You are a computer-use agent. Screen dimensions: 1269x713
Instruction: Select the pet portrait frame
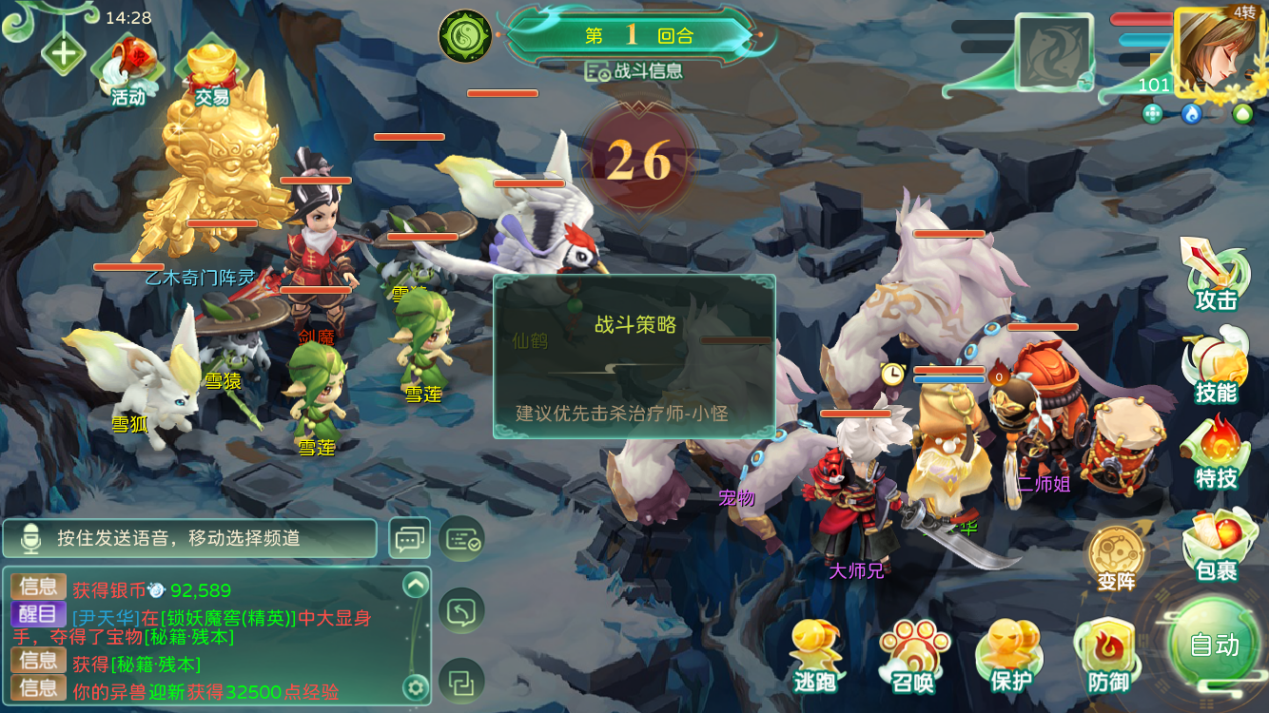(1054, 53)
